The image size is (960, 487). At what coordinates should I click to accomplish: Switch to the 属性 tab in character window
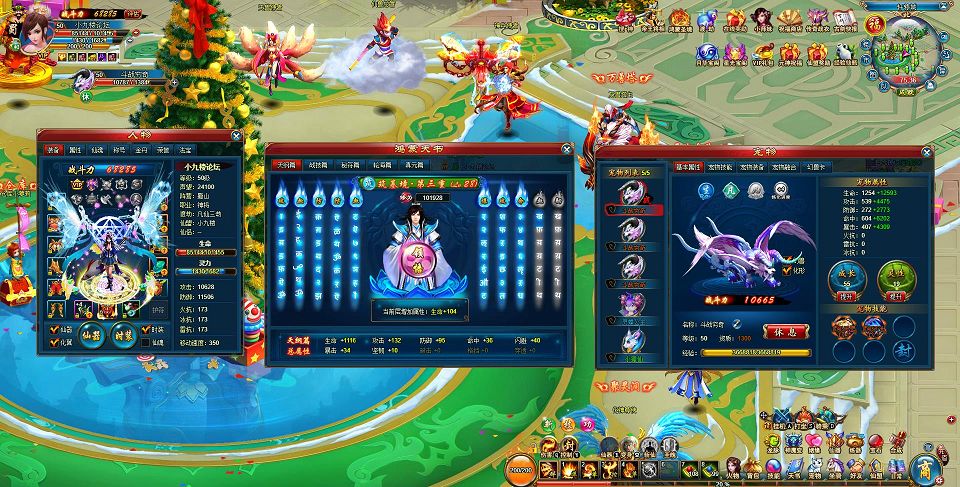[75, 150]
